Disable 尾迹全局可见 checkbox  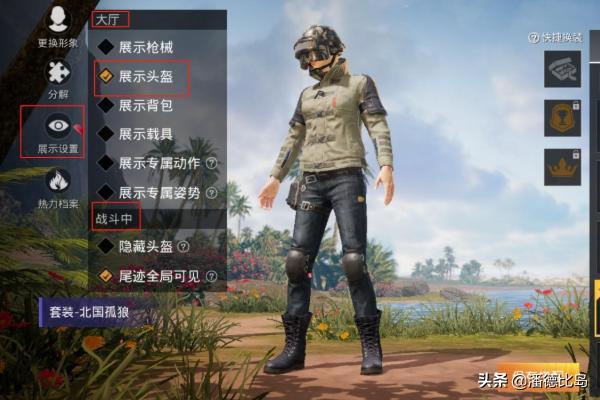105,275
